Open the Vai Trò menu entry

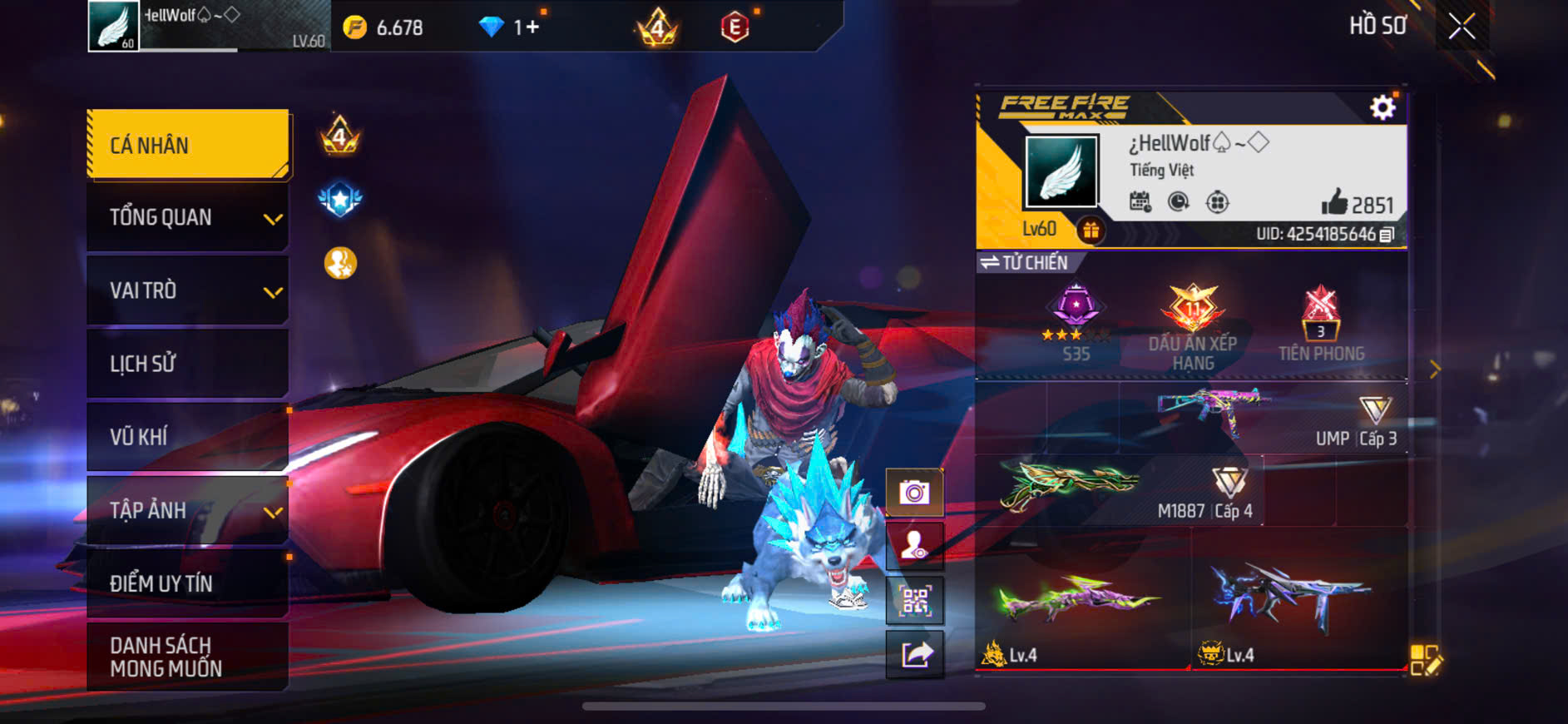[x=188, y=290]
